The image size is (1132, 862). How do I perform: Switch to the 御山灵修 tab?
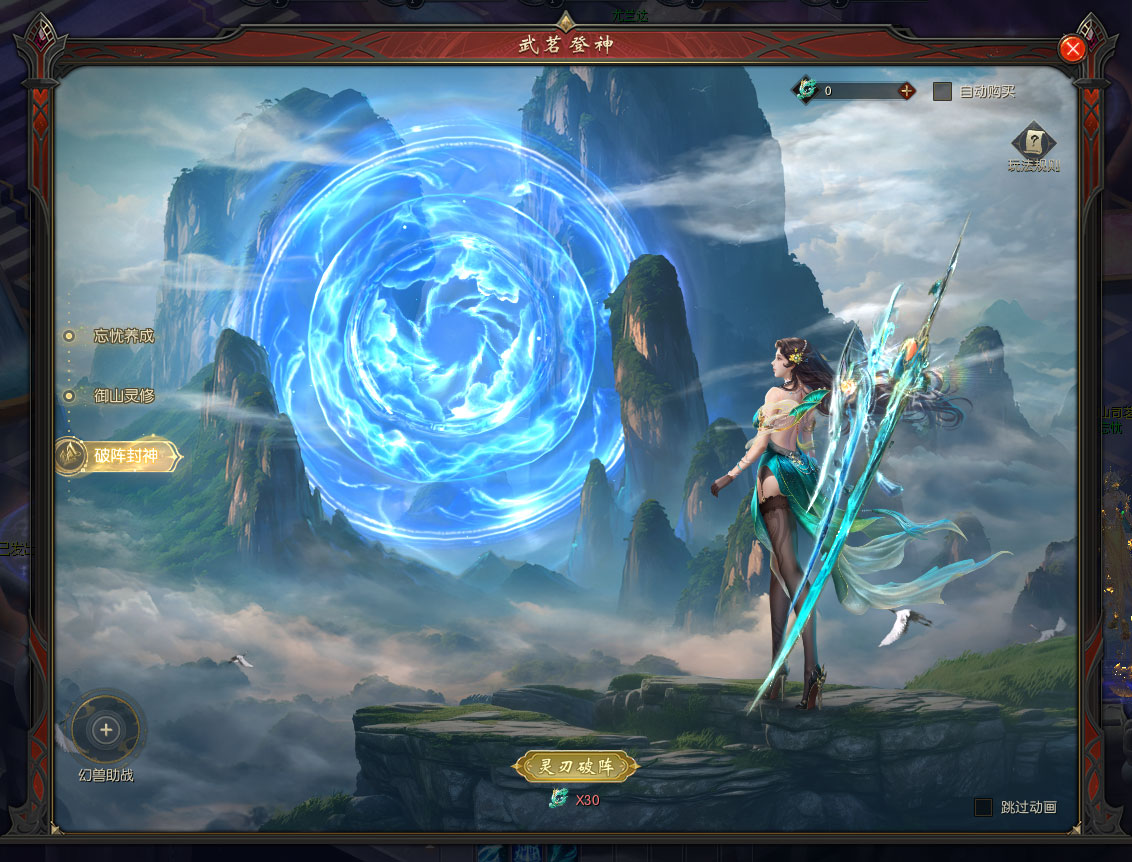[x=123, y=396]
